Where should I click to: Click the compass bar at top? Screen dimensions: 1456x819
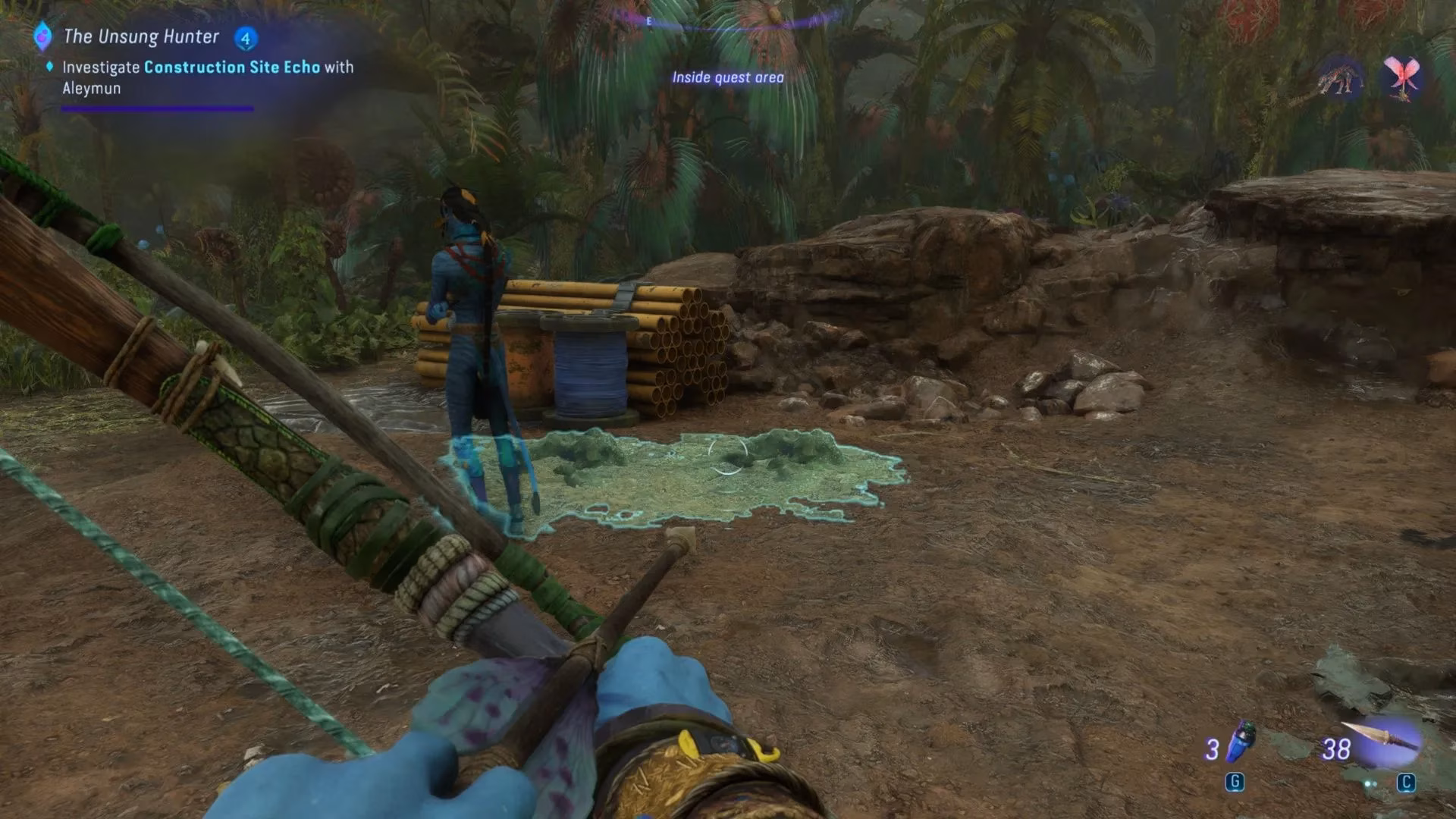point(726,20)
